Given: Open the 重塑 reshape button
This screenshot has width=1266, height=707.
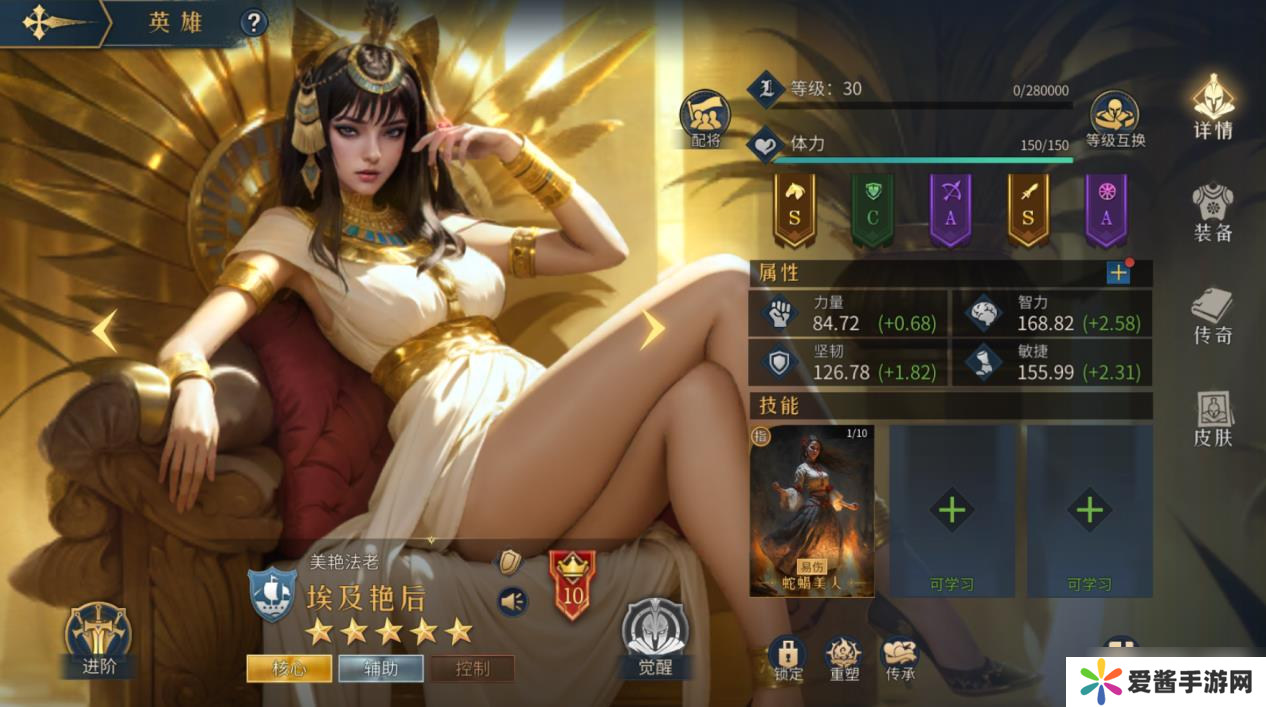Looking at the screenshot, I should [x=843, y=658].
